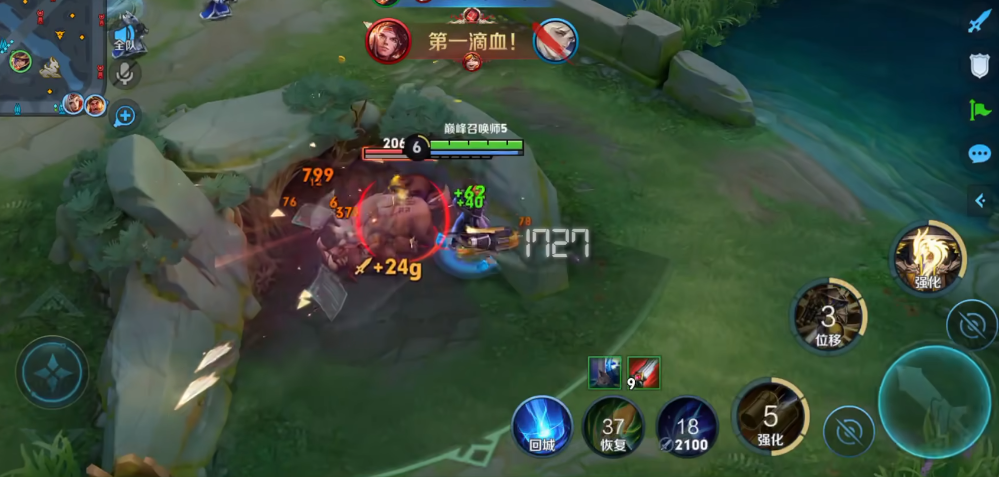Send the green flag gather signal
Image resolution: width=999 pixels, height=477 pixels.
coord(979,110)
